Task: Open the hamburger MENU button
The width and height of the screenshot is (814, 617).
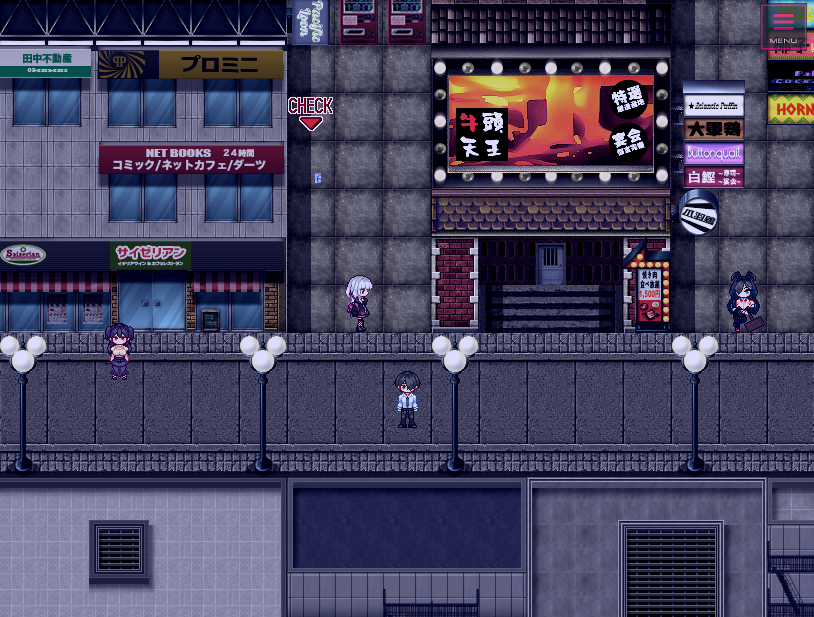Action: click(x=783, y=26)
